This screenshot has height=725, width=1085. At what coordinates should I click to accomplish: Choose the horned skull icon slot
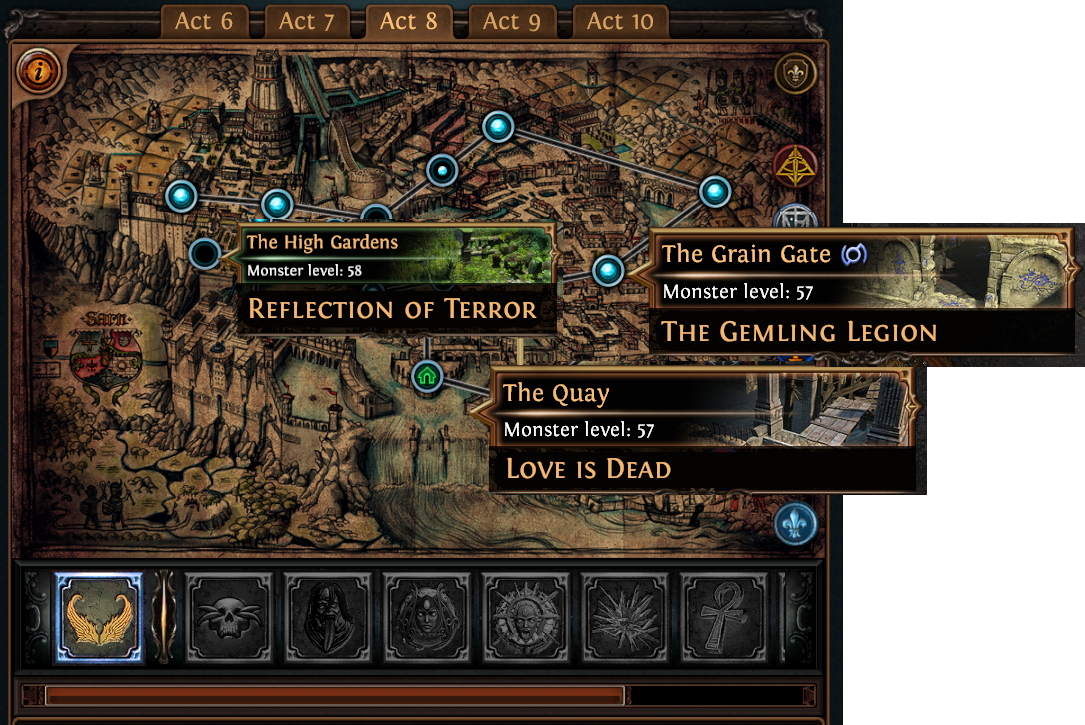[229, 618]
